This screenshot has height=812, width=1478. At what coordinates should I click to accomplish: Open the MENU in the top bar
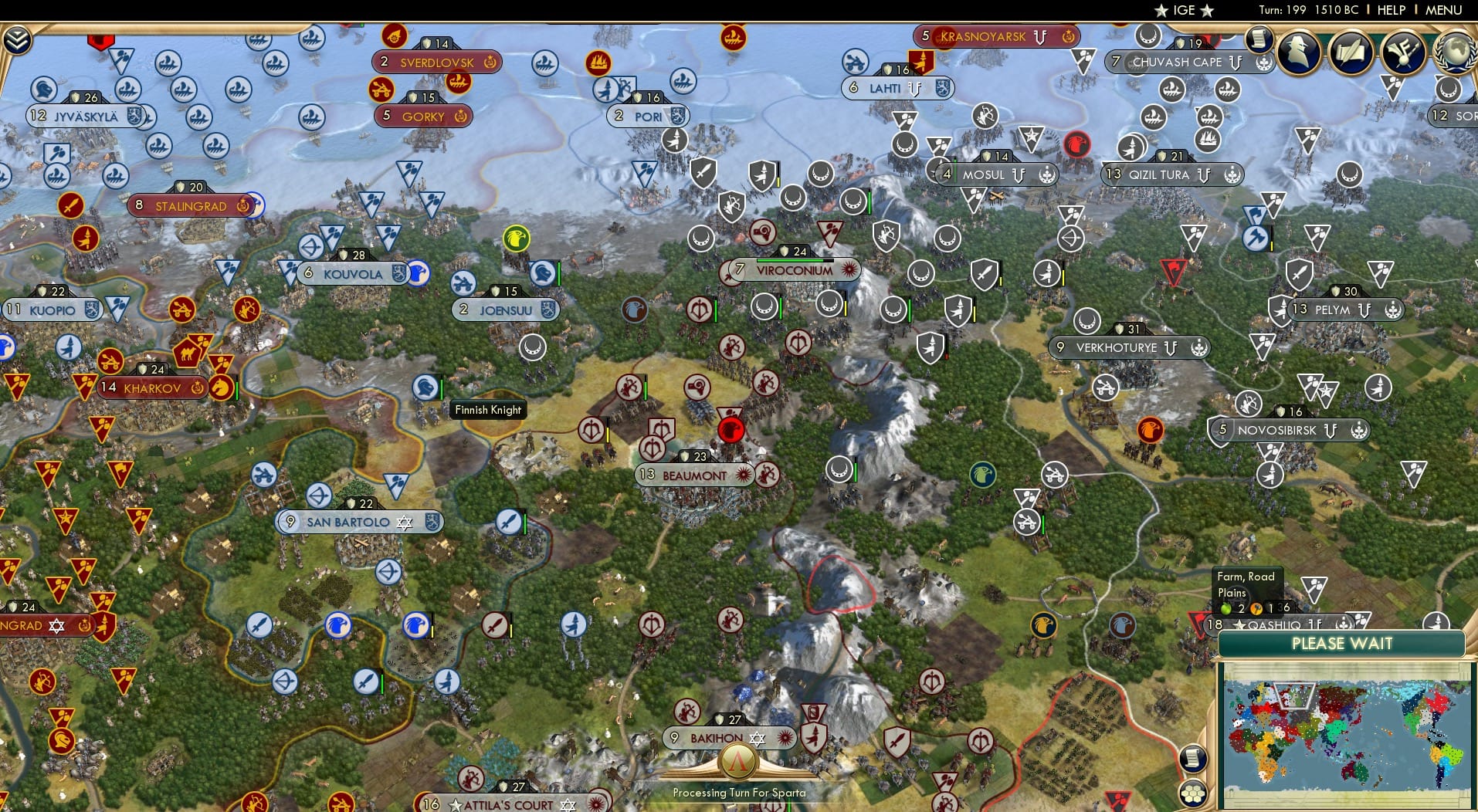click(x=1442, y=10)
